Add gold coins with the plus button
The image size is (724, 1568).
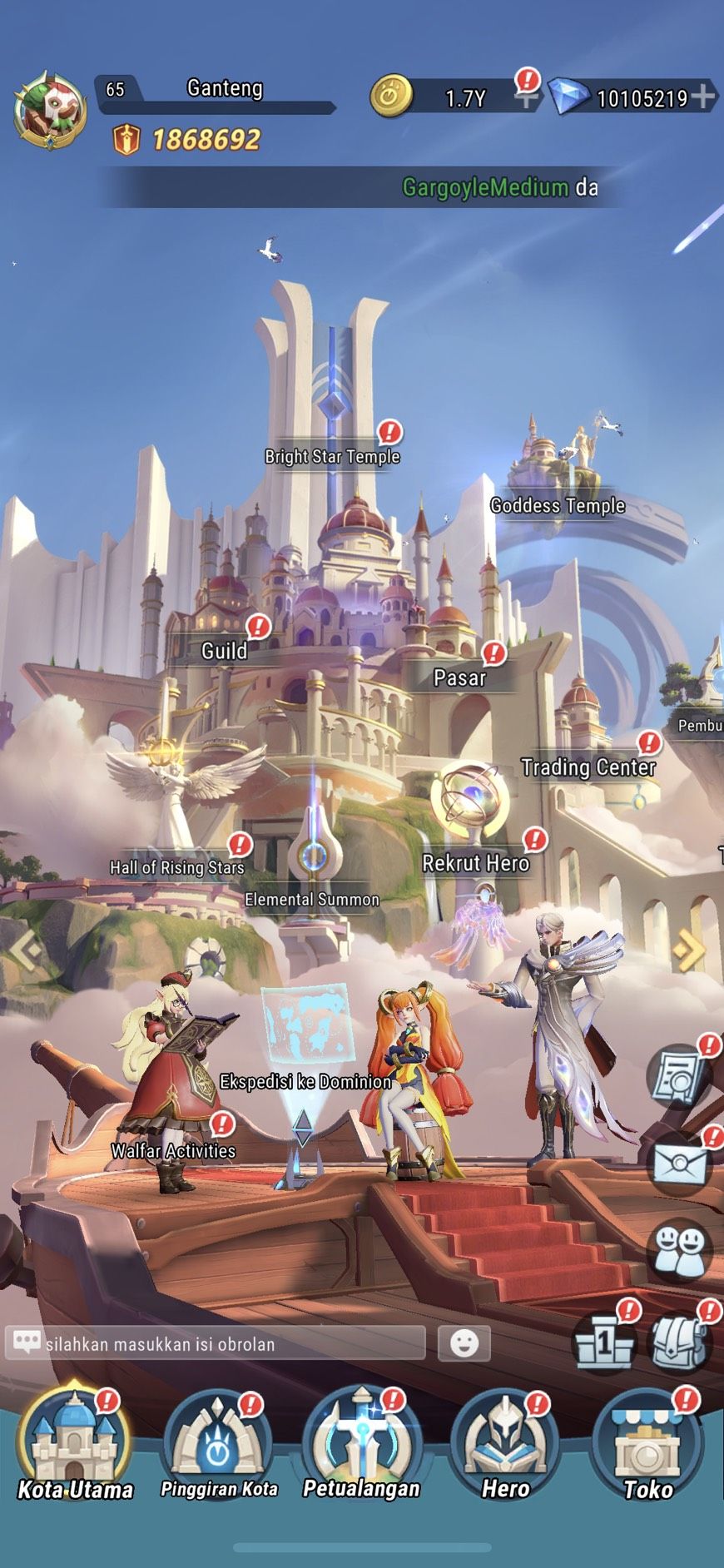coord(525,98)
